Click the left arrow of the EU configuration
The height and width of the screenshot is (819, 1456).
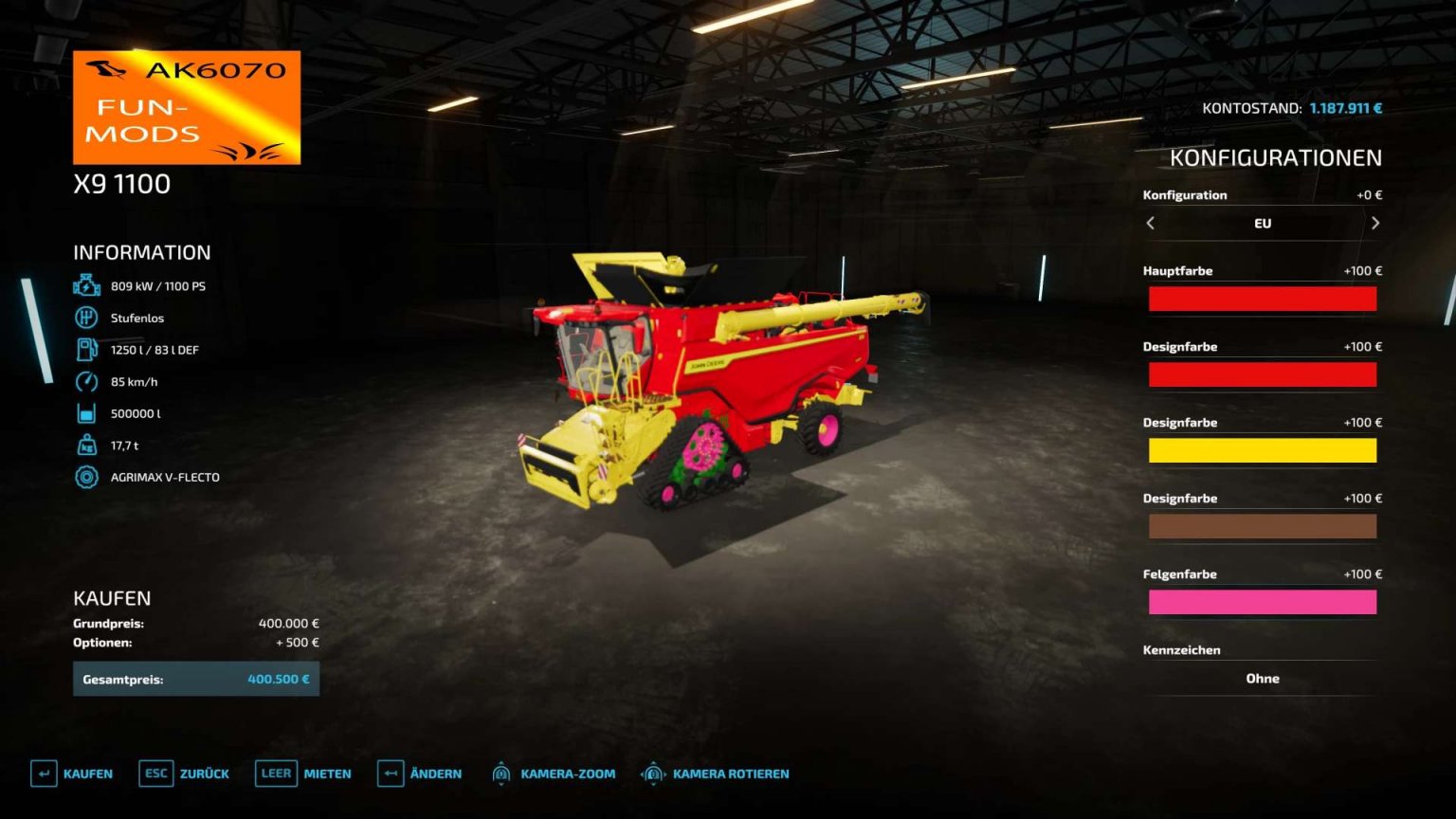pyautogui.click(x=1150, y=224)
